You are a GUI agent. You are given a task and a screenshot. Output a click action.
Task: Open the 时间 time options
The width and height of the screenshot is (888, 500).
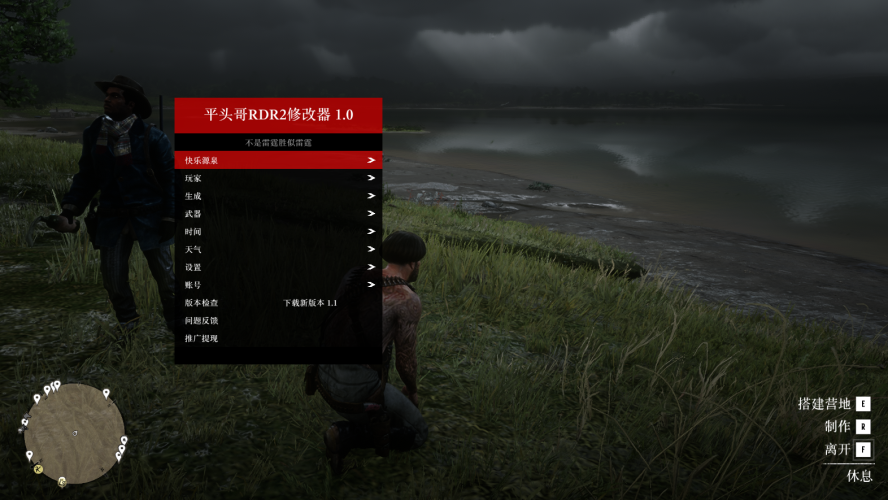[278, 232]
